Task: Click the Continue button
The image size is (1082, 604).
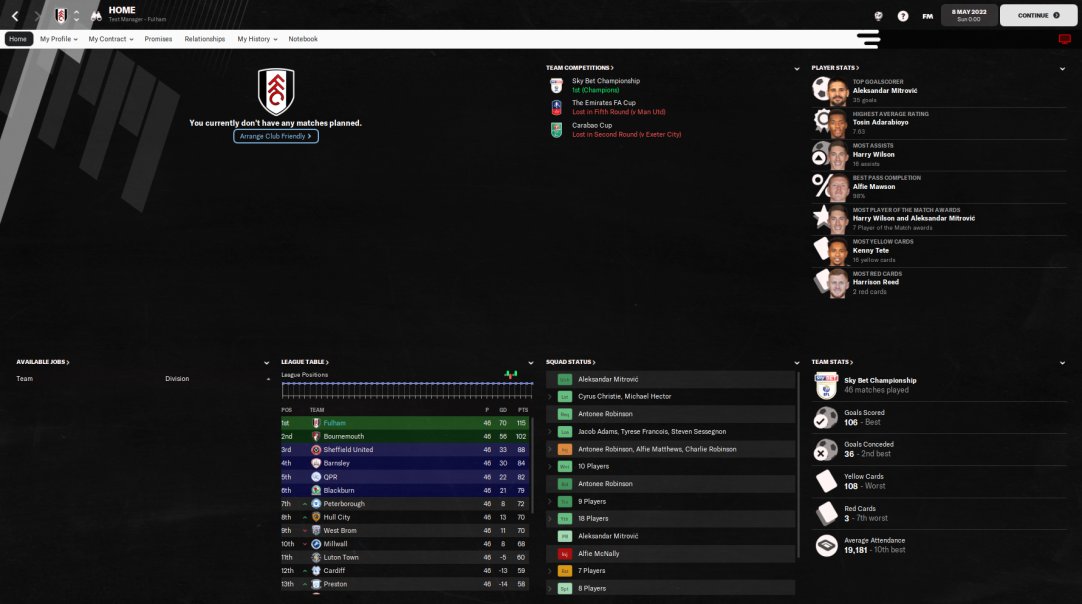Action: pos(1038,15)
